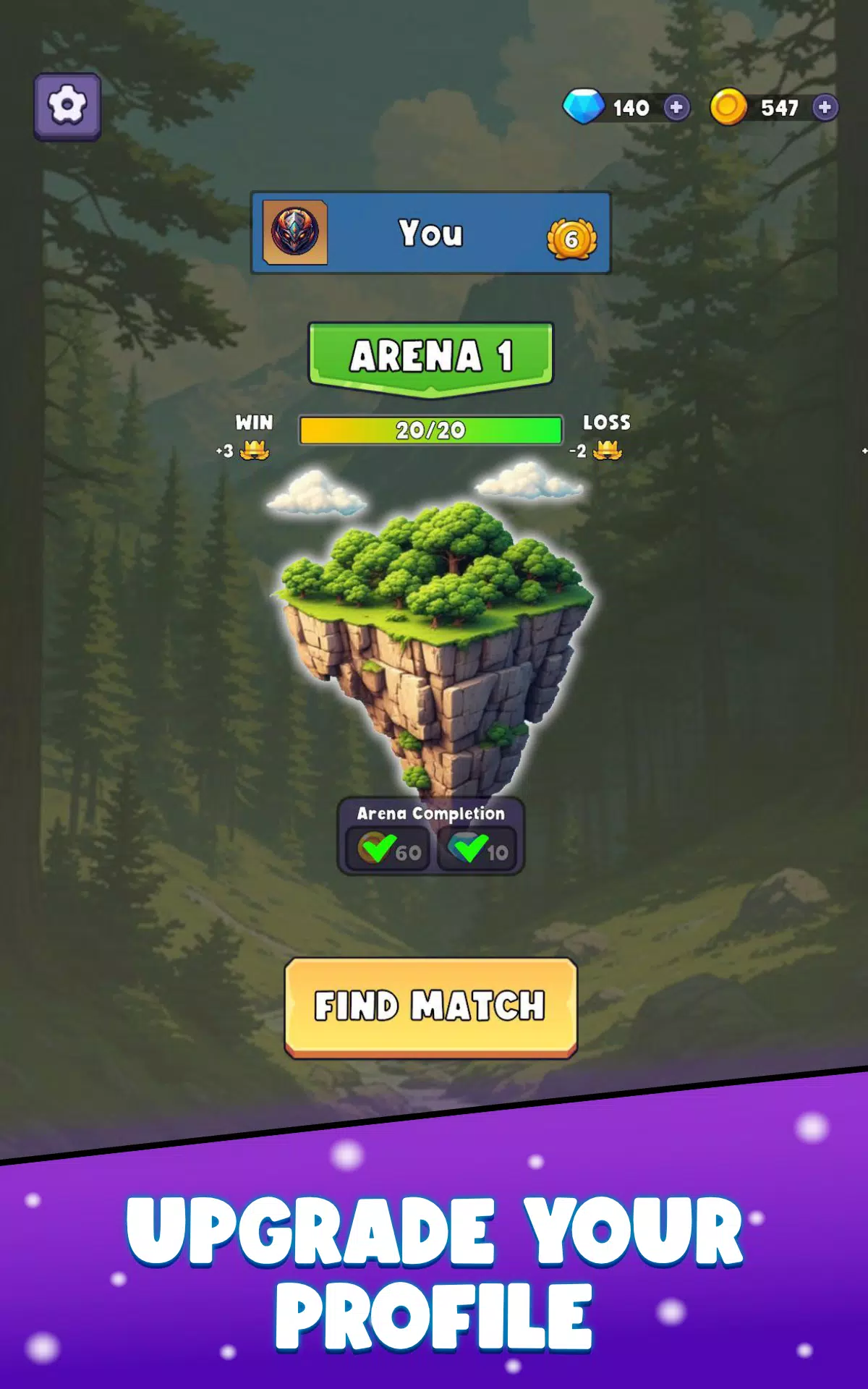868x1389 pixels.
Task: Start matchmaking with Find Match
Action: tap(431, 1007)
